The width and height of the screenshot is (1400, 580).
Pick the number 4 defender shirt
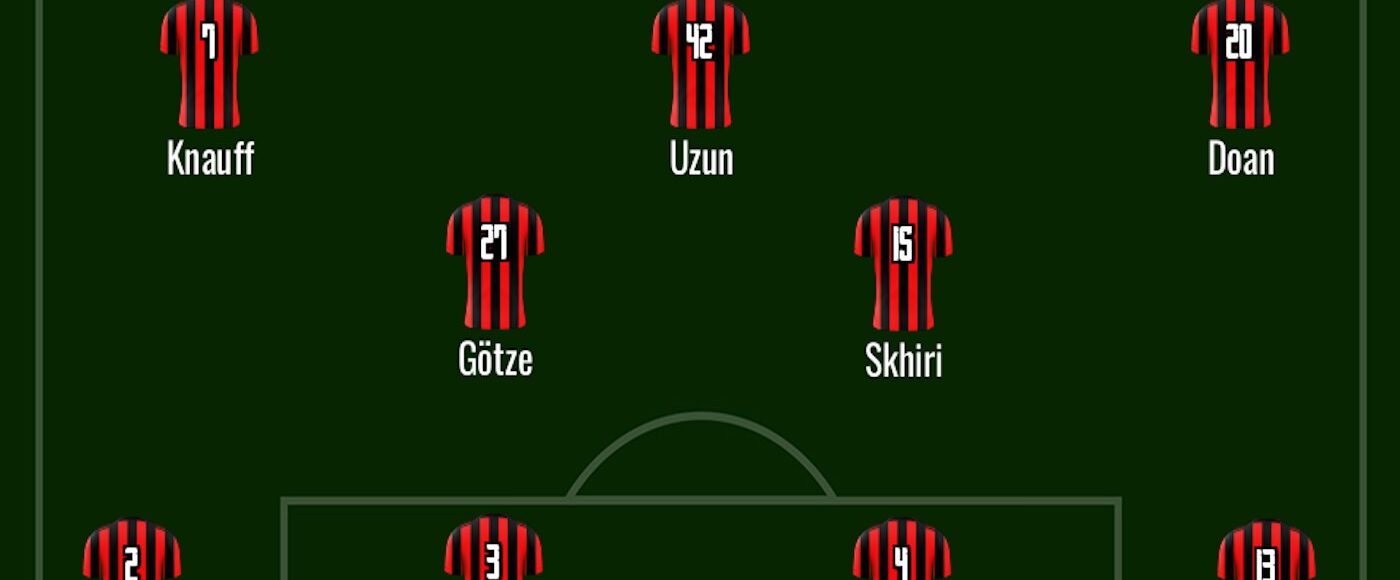902,552
